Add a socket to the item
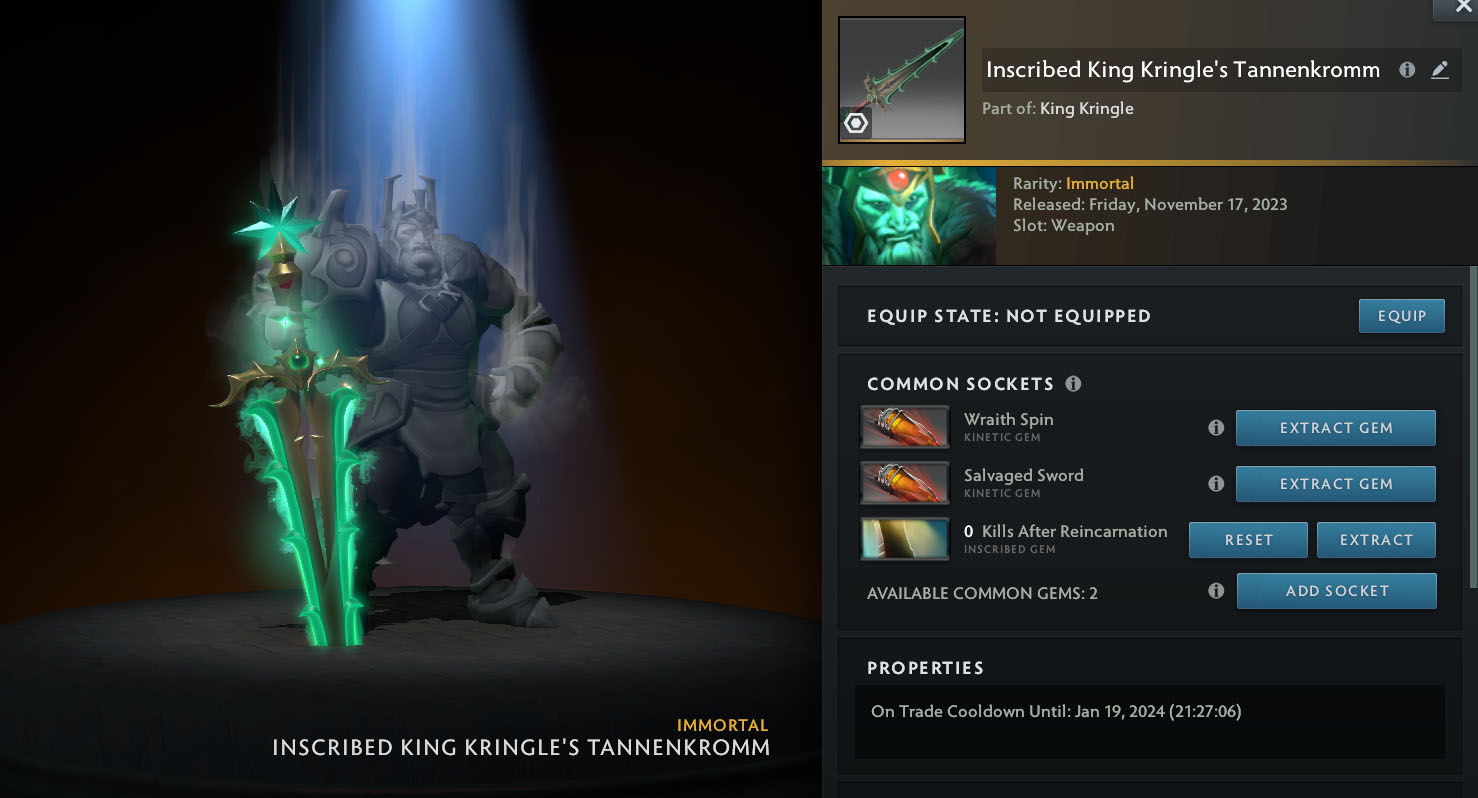Screen dimensions: 1478x798 pyautogui.click(x=1336, y=591)
